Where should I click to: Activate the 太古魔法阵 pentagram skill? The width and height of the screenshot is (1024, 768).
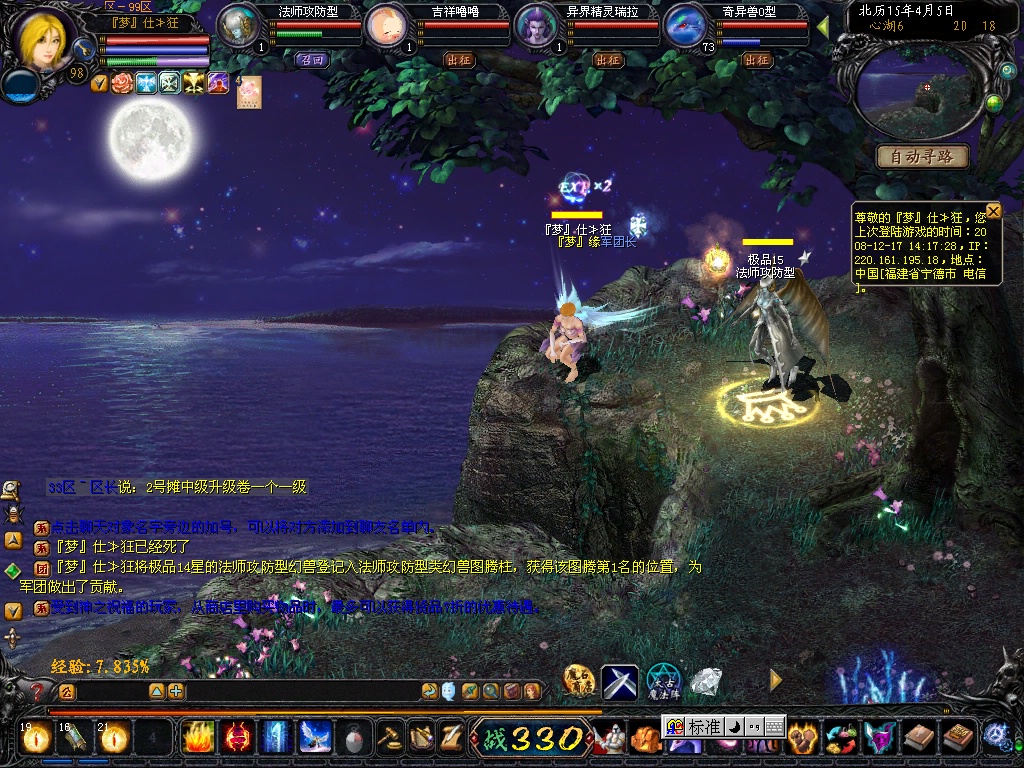[x=663, y=682]
